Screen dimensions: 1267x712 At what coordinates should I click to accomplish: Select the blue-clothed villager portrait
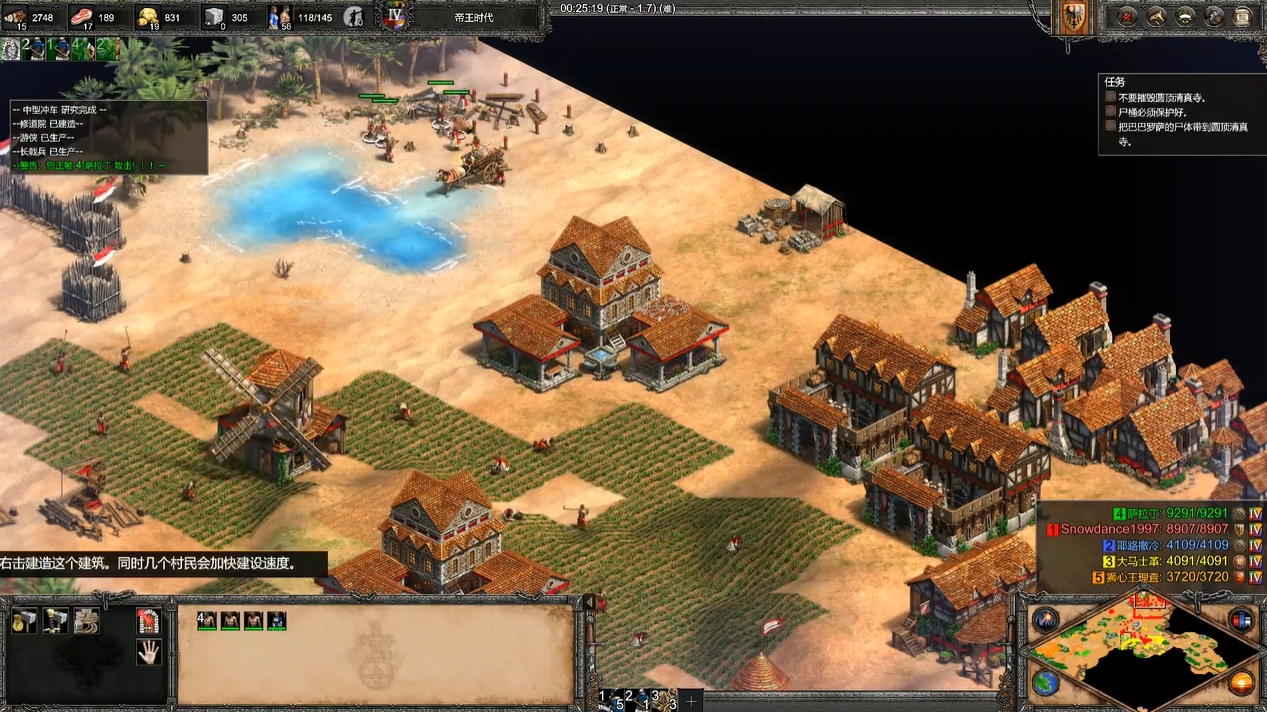(276, 620)
